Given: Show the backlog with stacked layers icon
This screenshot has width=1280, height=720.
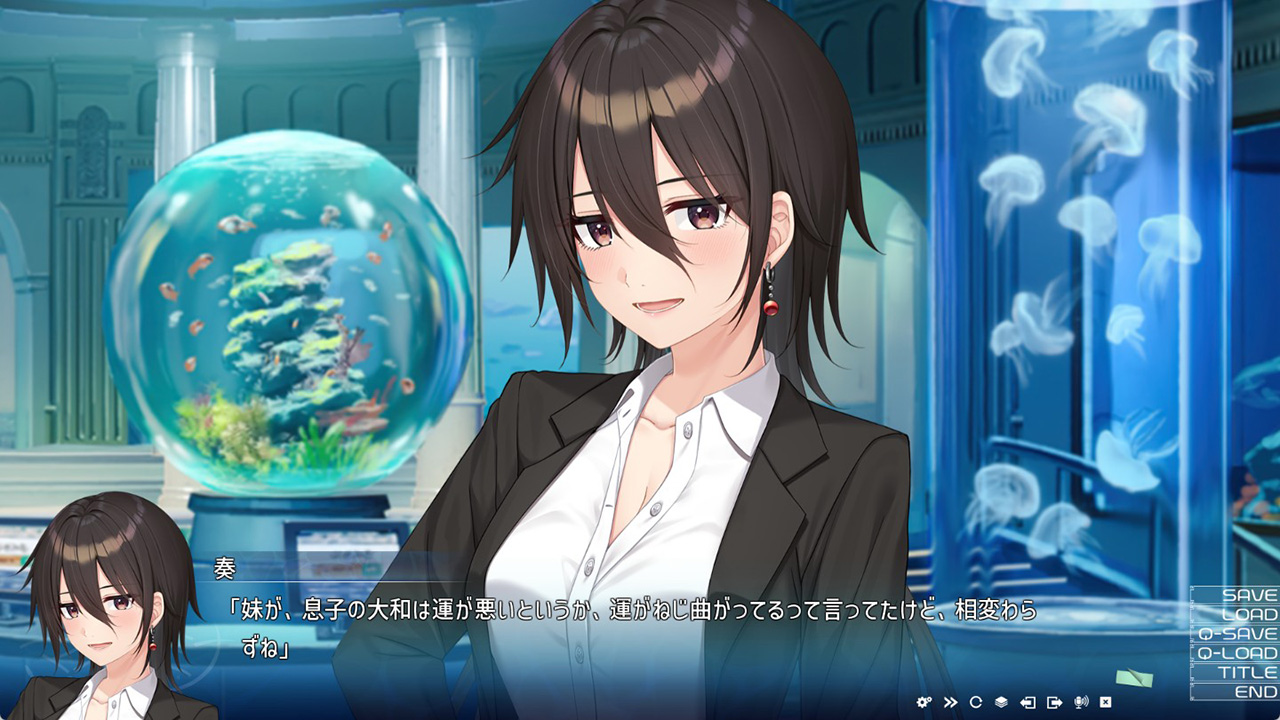Looking at the screenshot, I should [x=1002, y=702].
